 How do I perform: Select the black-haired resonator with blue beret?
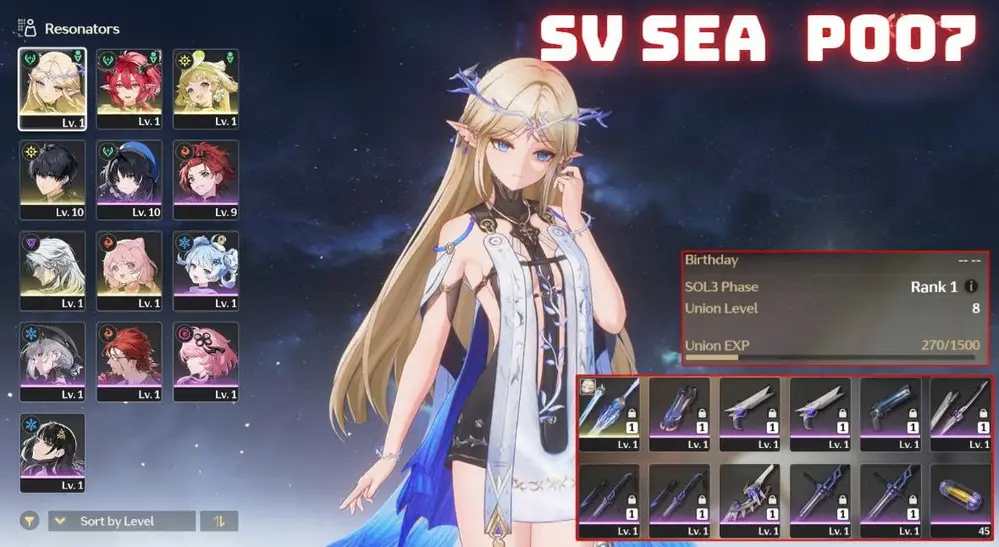[x=129, y=178]
